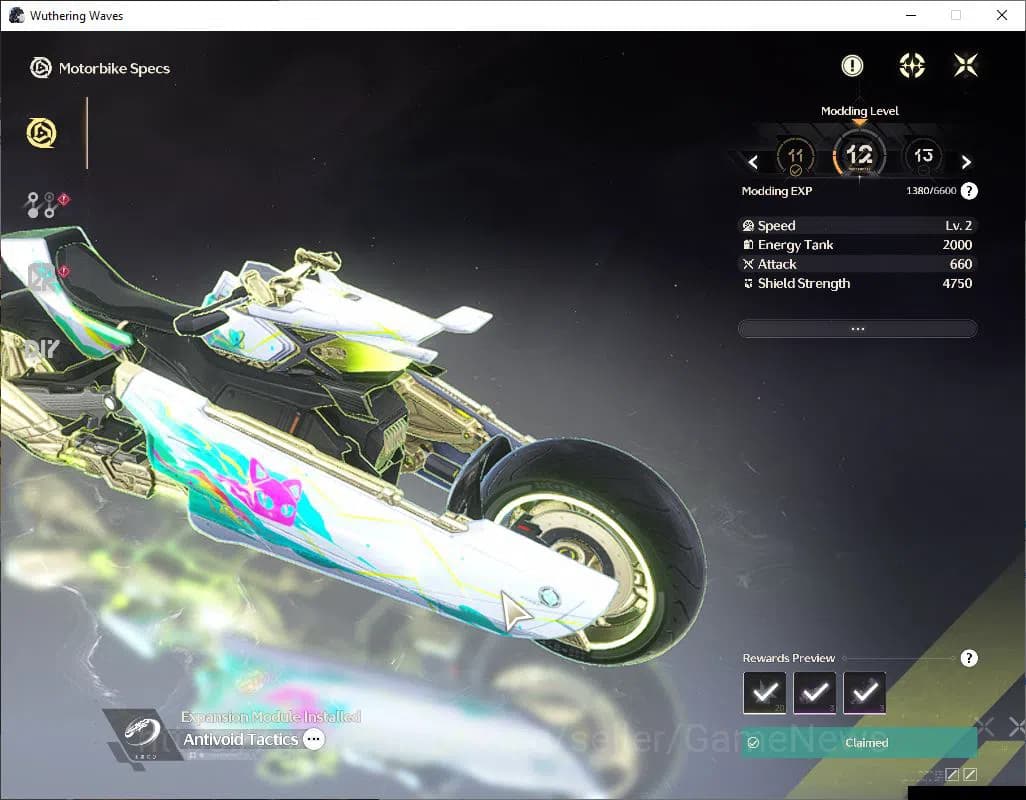This screenshot has height=800, width=1026.
Task: Select the gold Motorbike Specs tab icon
Action: [42, 133]
